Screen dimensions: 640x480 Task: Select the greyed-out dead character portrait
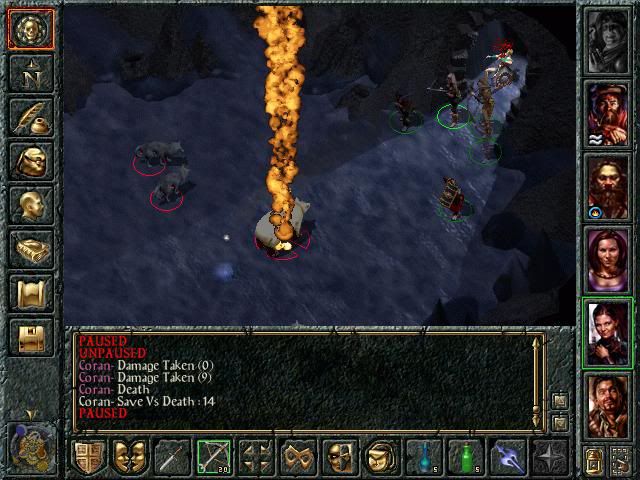tap(608, 41)
